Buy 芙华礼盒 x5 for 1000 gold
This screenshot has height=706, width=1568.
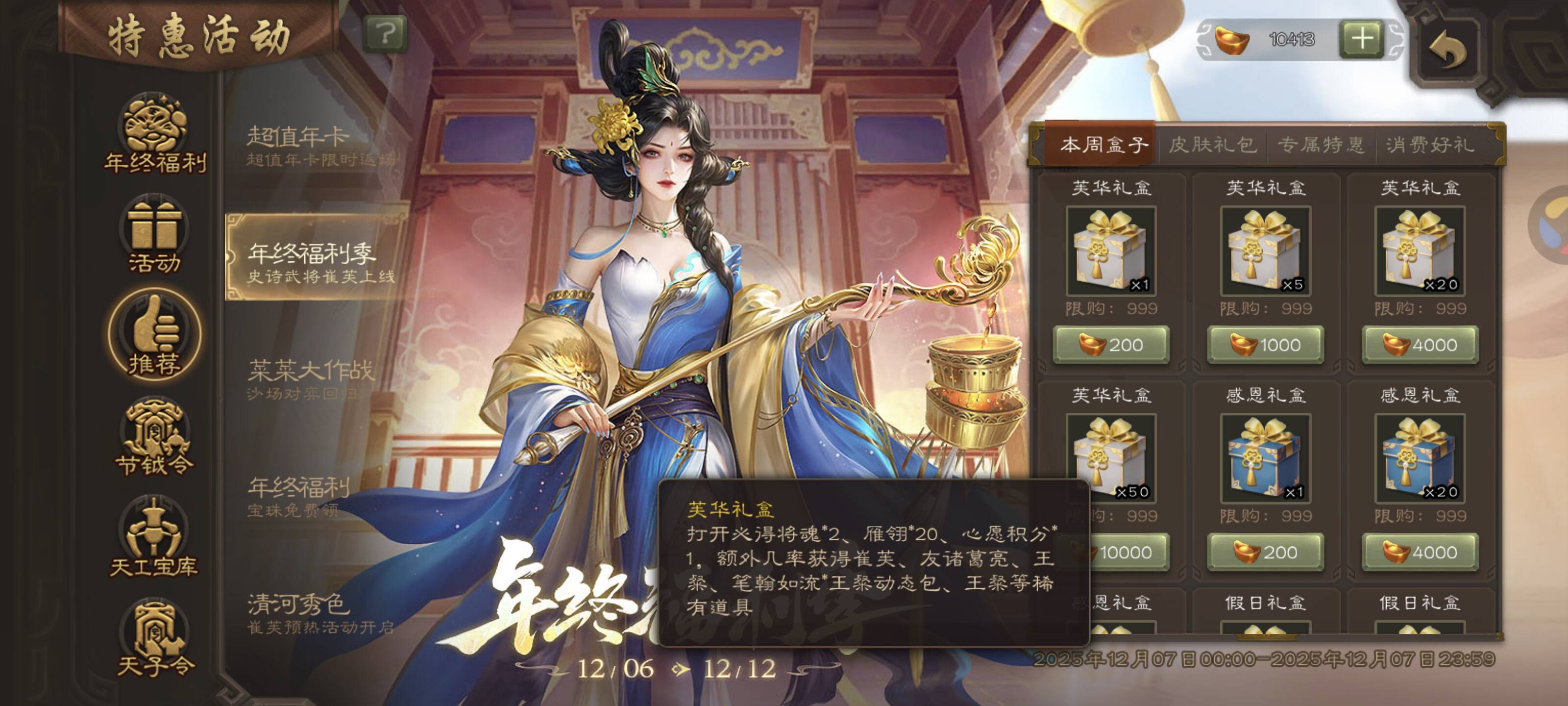coord(1266,345)
